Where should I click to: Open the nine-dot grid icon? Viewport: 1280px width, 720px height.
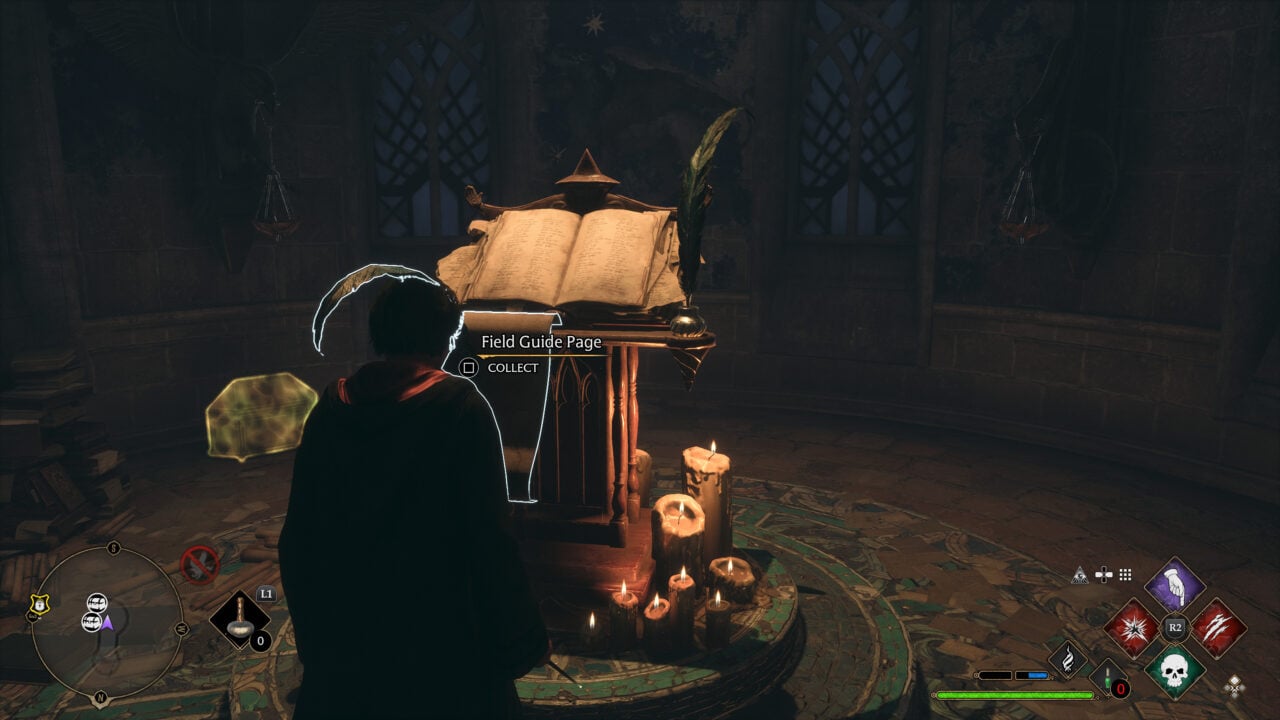1125,574
